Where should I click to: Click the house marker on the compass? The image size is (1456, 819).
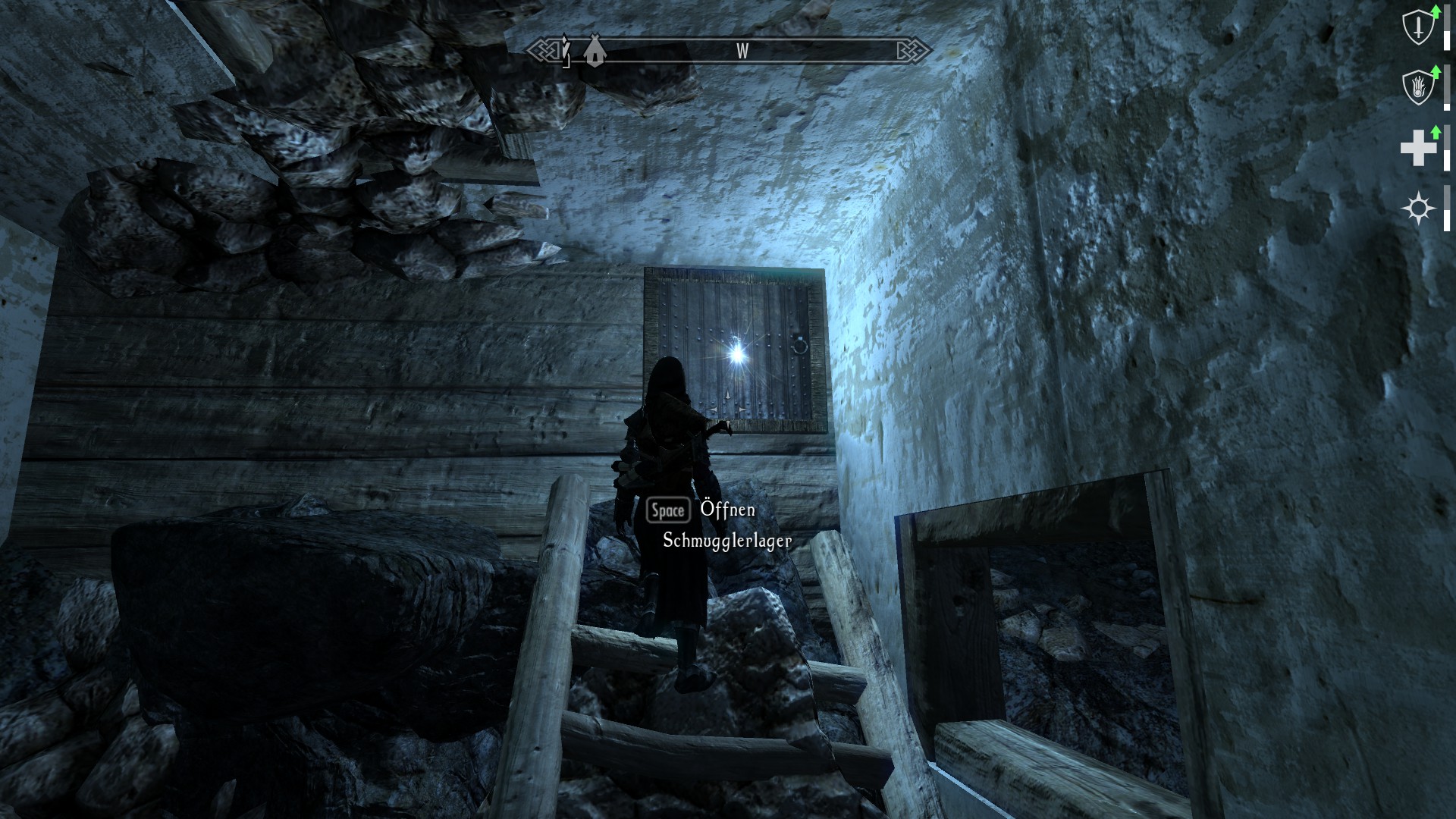click(594, 52)
